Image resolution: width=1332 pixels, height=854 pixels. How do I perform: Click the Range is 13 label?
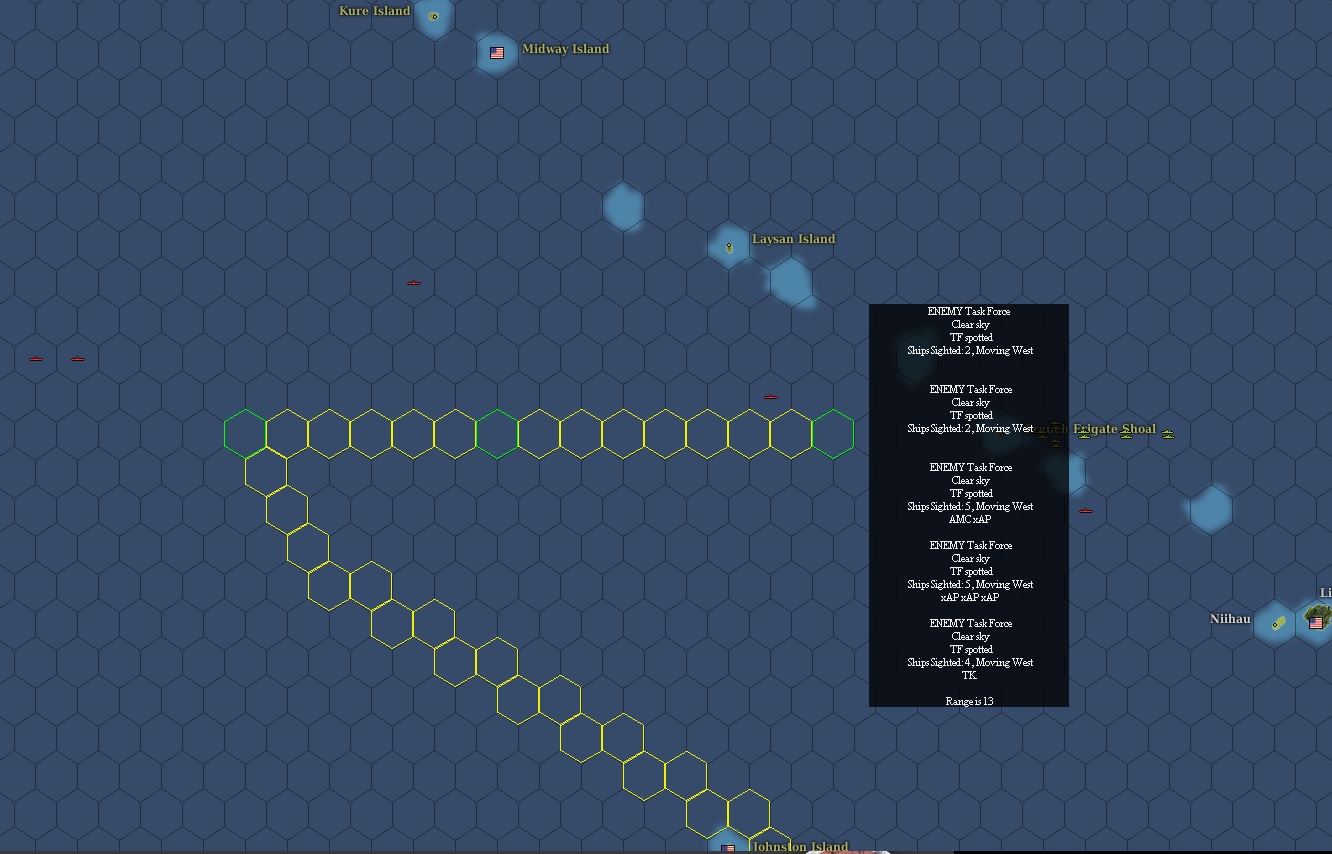[x=968, y=701]
